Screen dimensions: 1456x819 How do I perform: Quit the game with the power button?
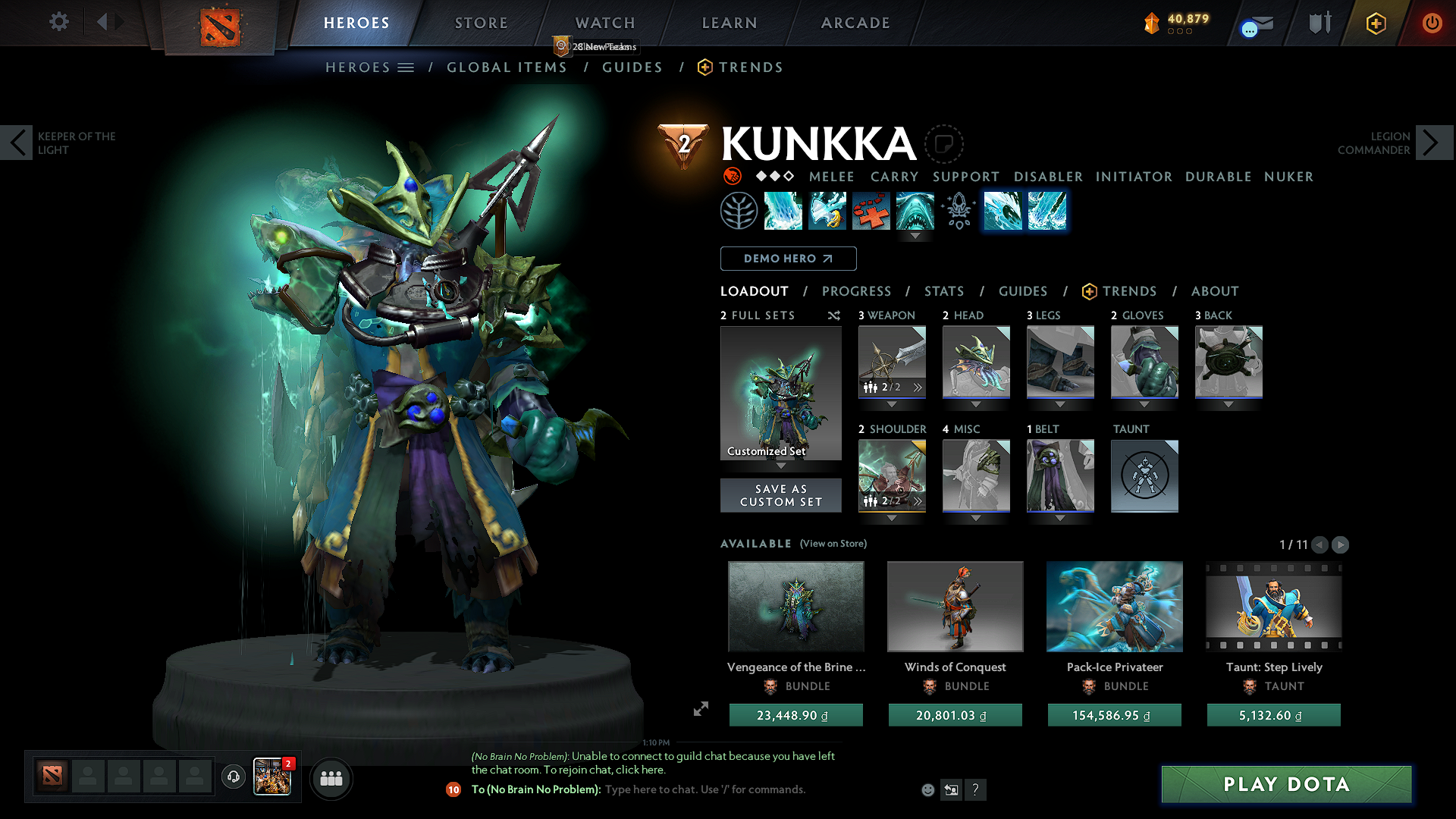pos(1432,23)
